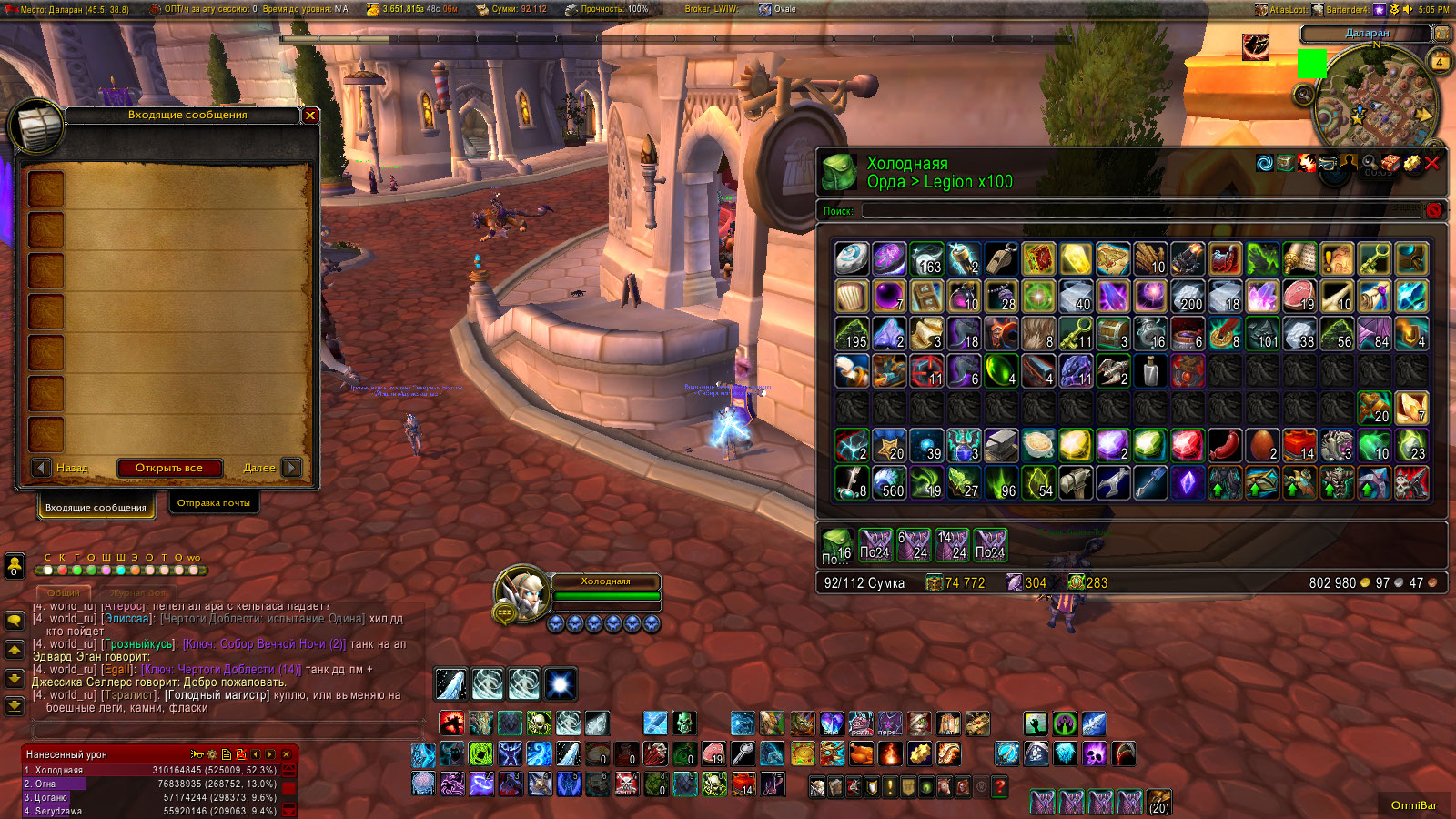Open the 'Общий' chat tab
The height and width of the screenshot is (819, 1456).
[64, 592]
